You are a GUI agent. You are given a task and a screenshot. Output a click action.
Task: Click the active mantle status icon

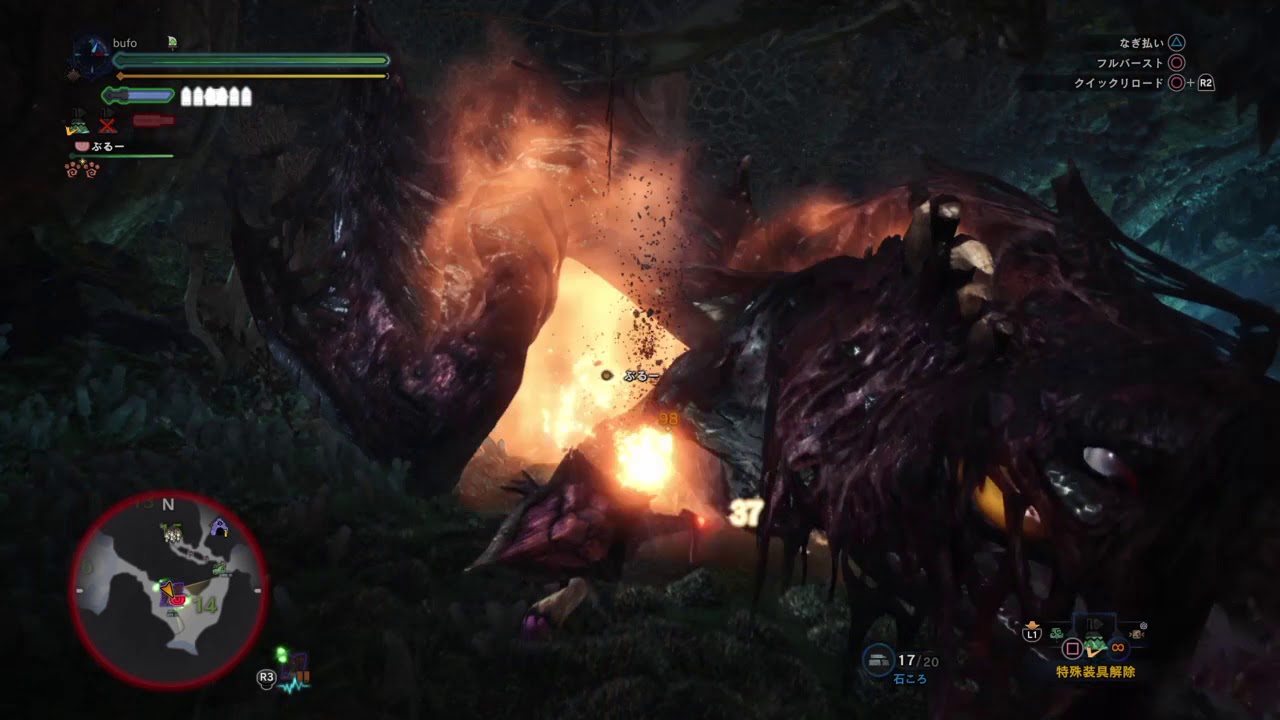[x=77, y=124]
